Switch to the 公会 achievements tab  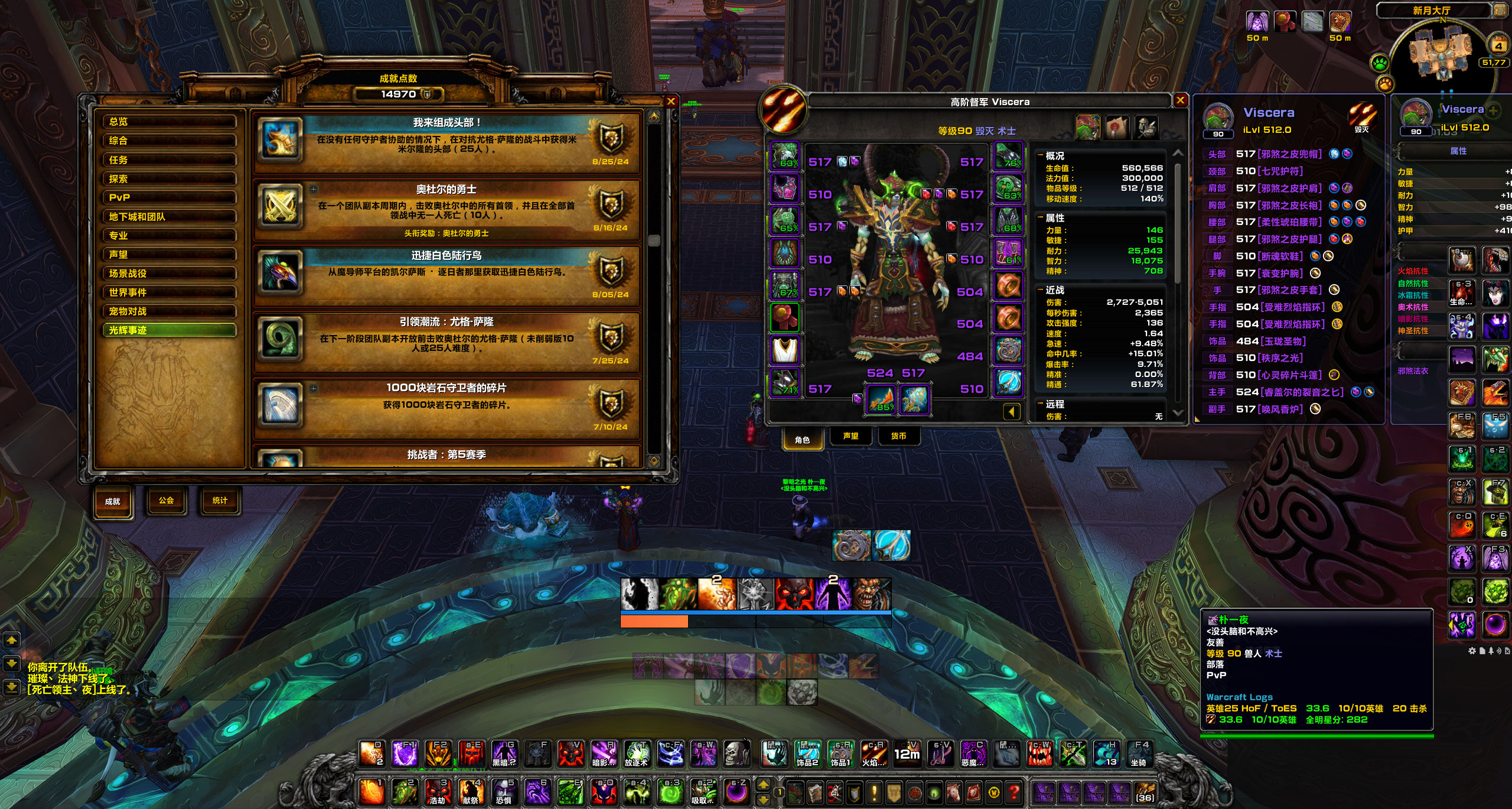tap(167, 501)
